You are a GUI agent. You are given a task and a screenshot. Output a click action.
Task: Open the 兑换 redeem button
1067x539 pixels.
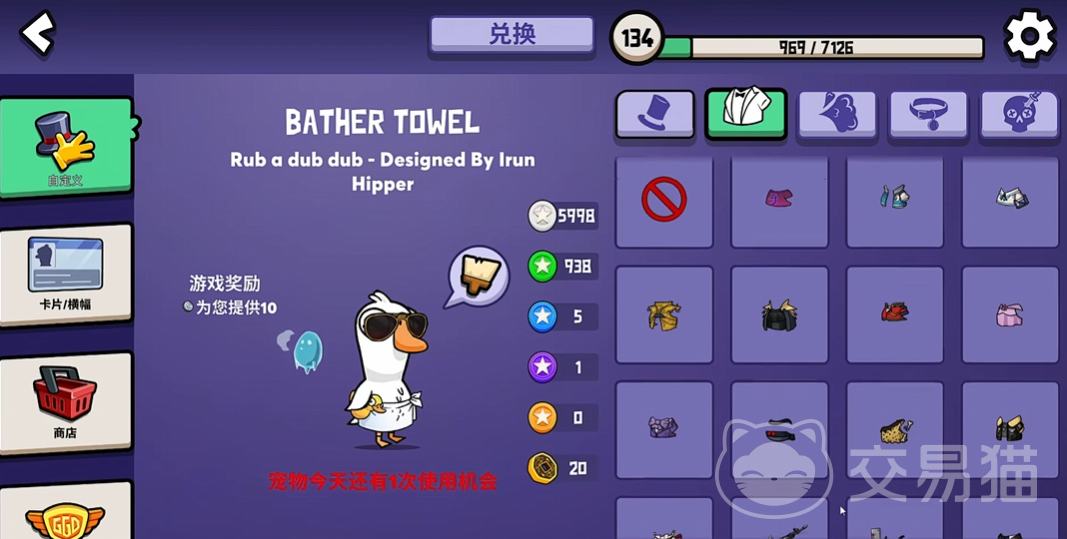tap(512, 34)
